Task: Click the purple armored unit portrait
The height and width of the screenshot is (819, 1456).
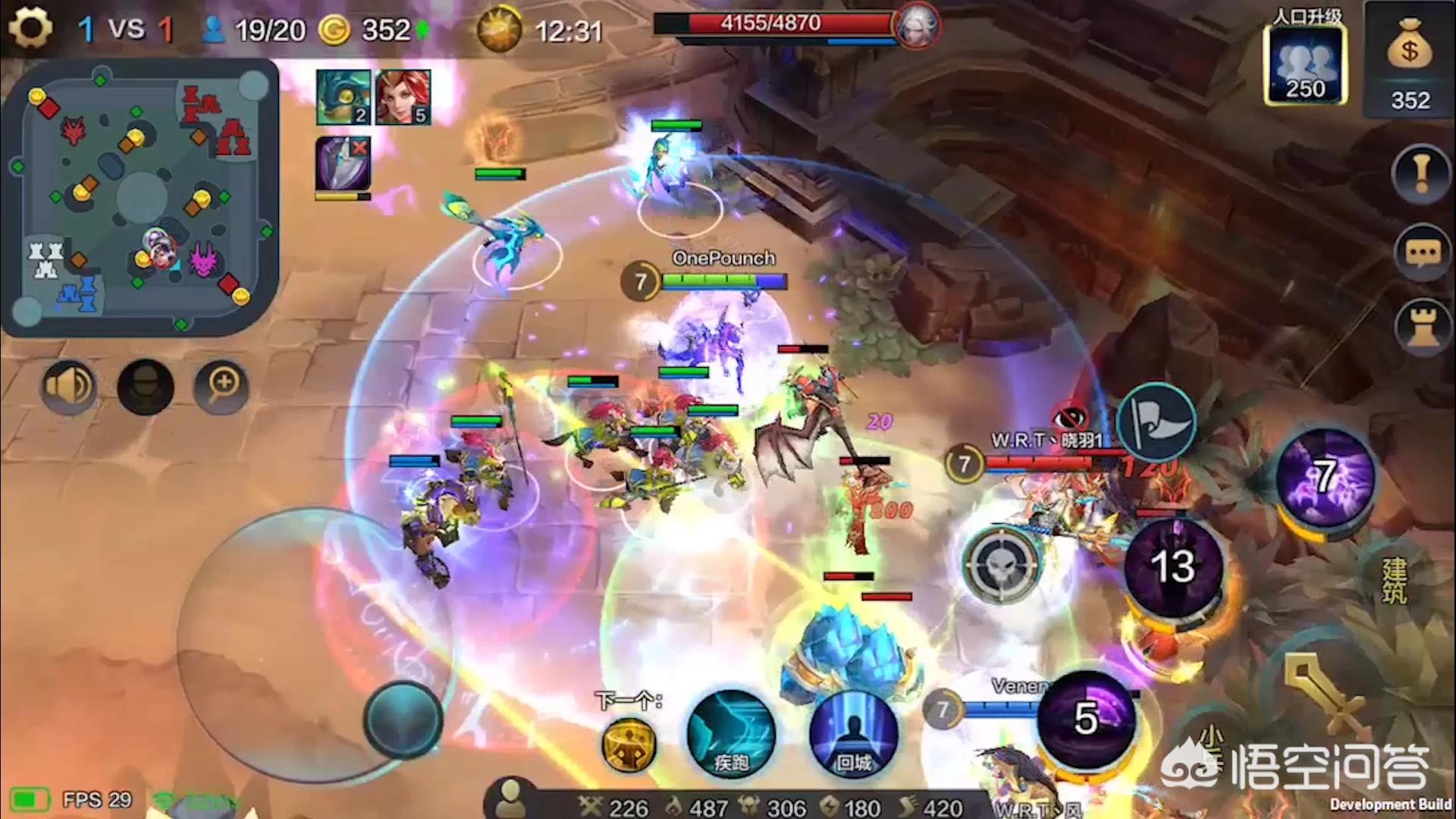Action: (x=343, y=164)
